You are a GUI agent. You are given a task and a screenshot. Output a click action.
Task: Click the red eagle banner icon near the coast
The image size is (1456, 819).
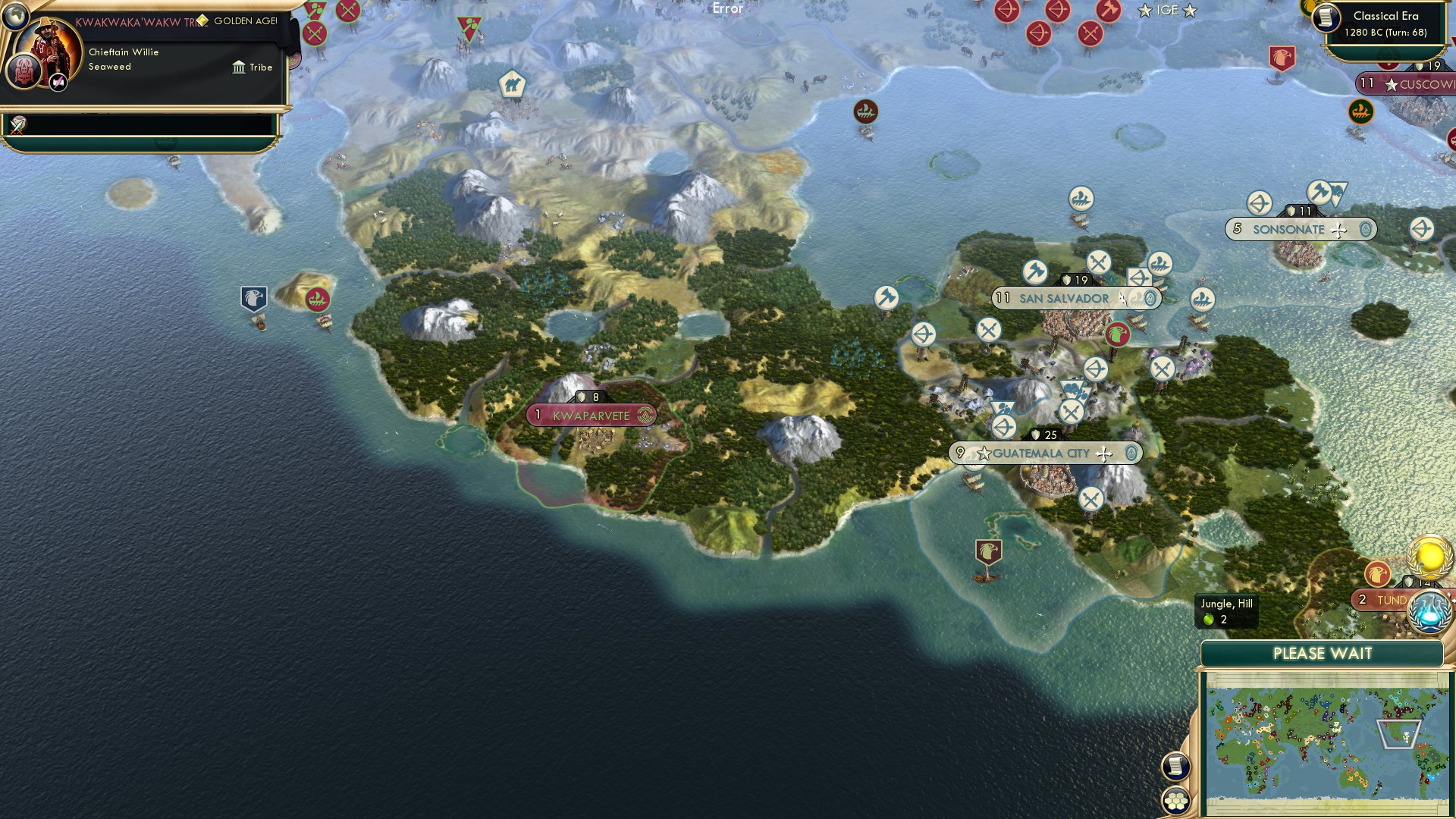click(989, 551)
